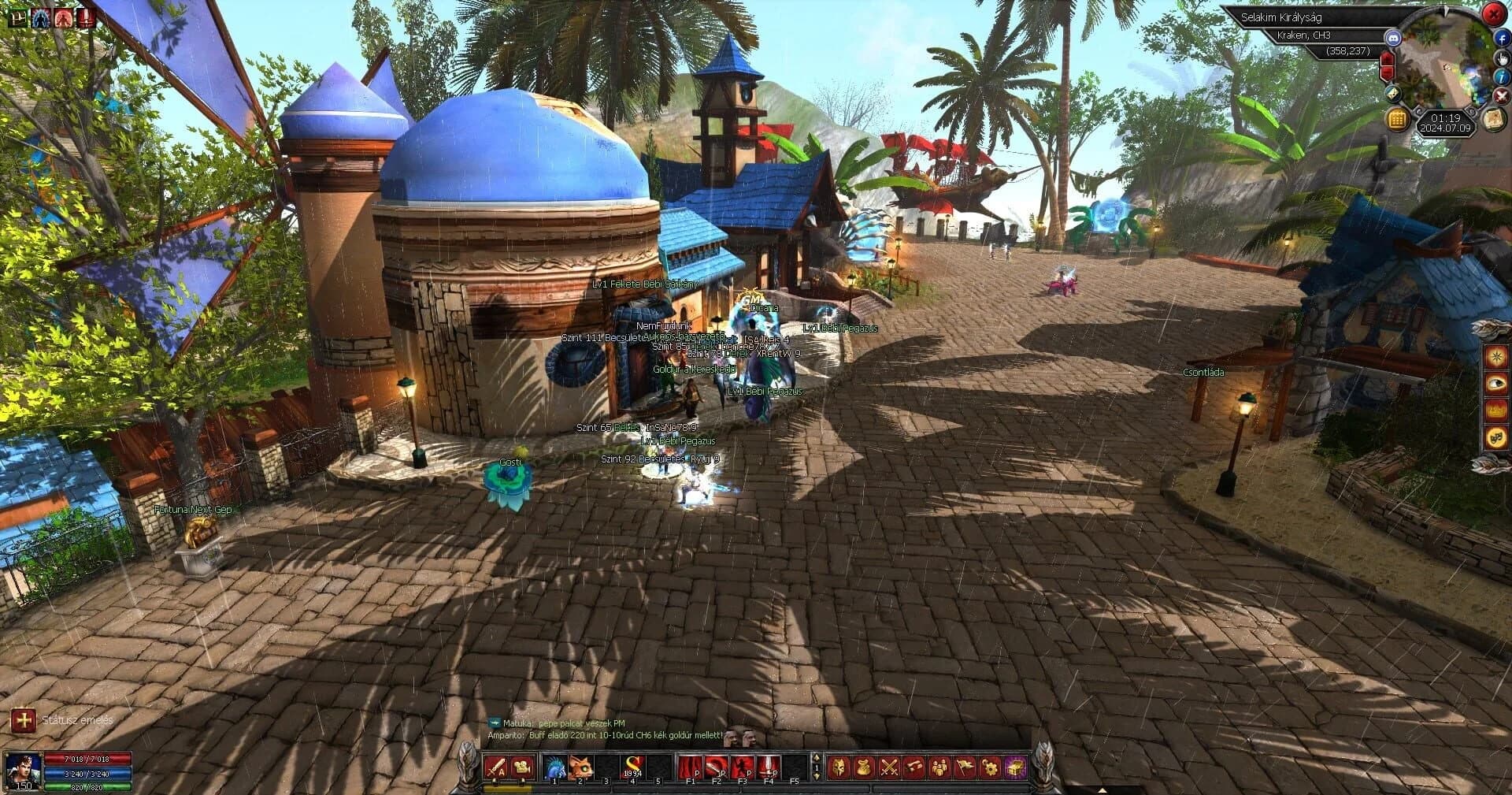Open the money bag inventory icon
Image resolution: width=1512 pixels, height=795 pixels.
pos(863,766)
